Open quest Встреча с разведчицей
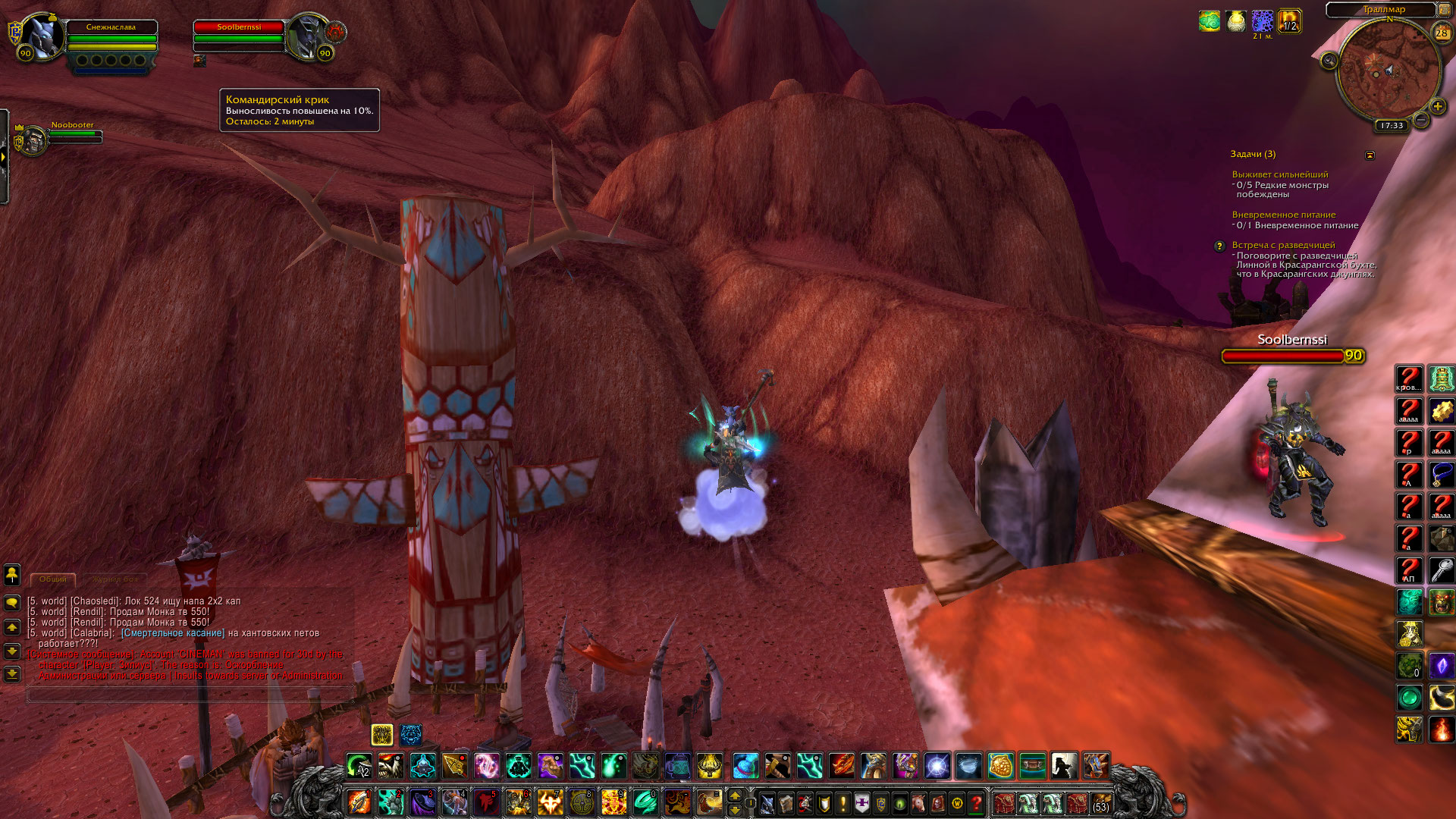This screenshot has width=1456, height=819. (1283, 245)
